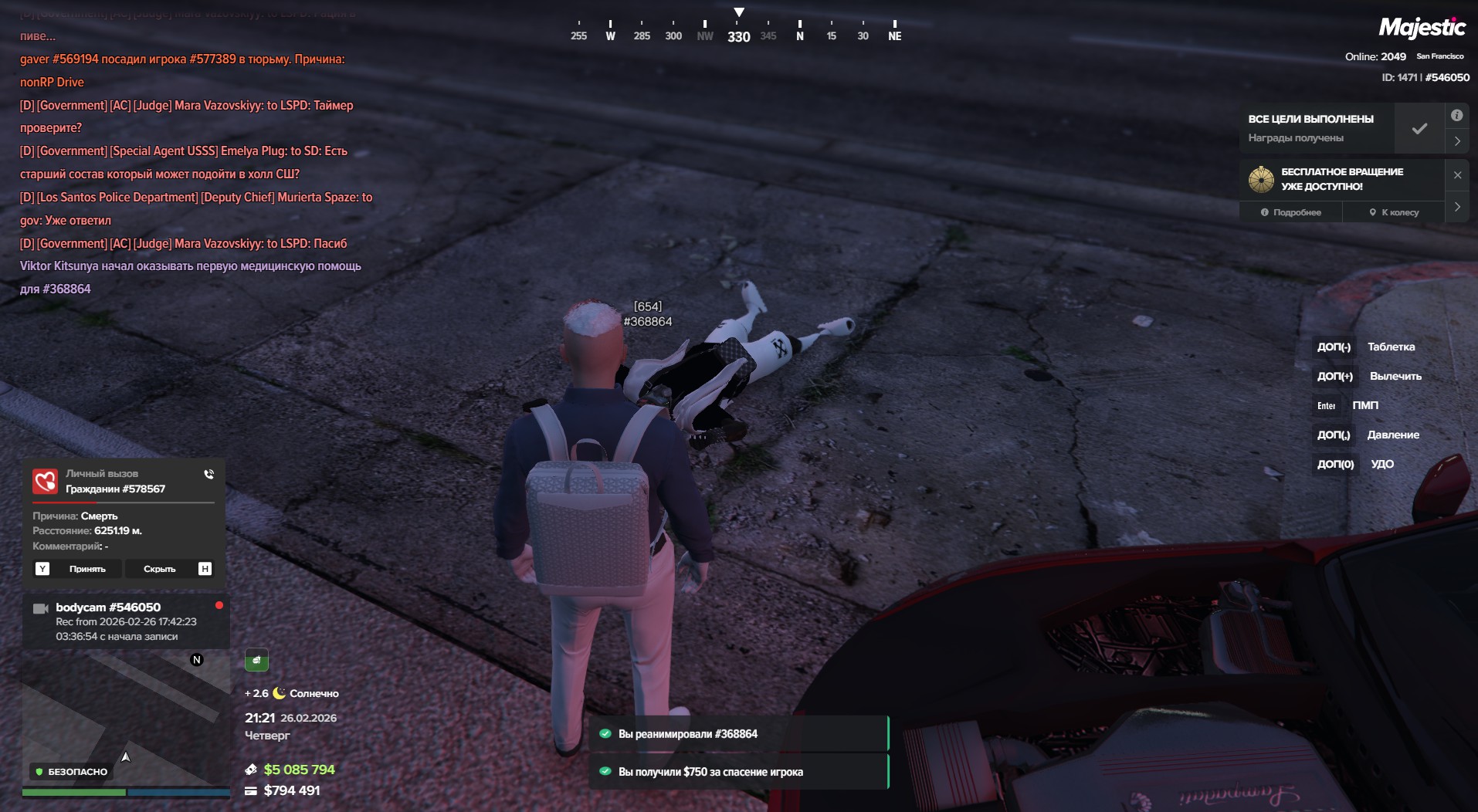Select the Давление medical action
Screen dimensions: 1478x812
[1392, 435]
